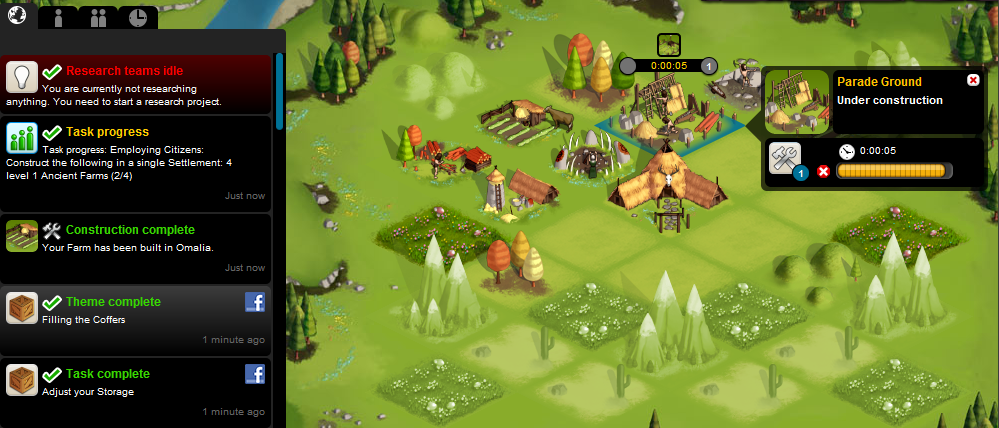Open the single person tab

pyautogui.click(x=60, y=17)
